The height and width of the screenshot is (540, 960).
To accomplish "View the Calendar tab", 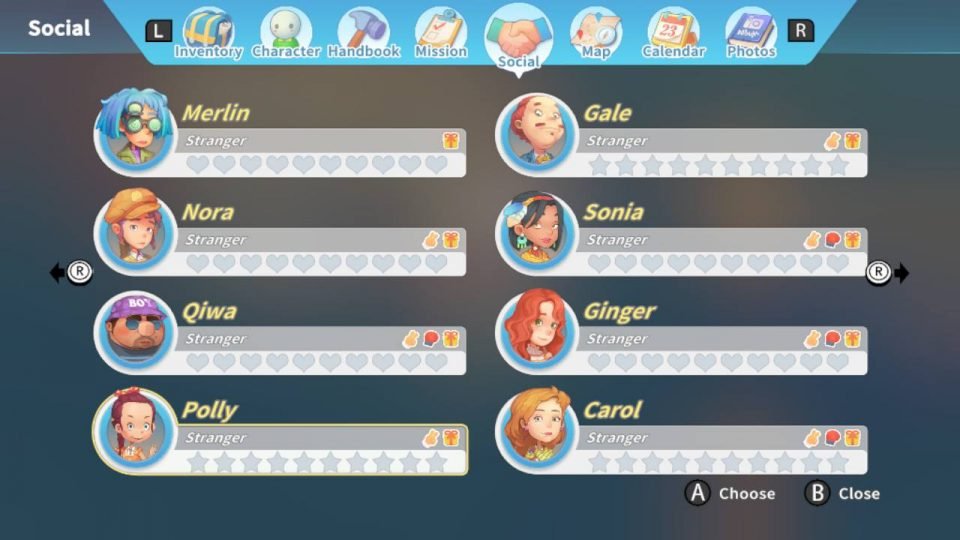I will (x=673, y=34).
